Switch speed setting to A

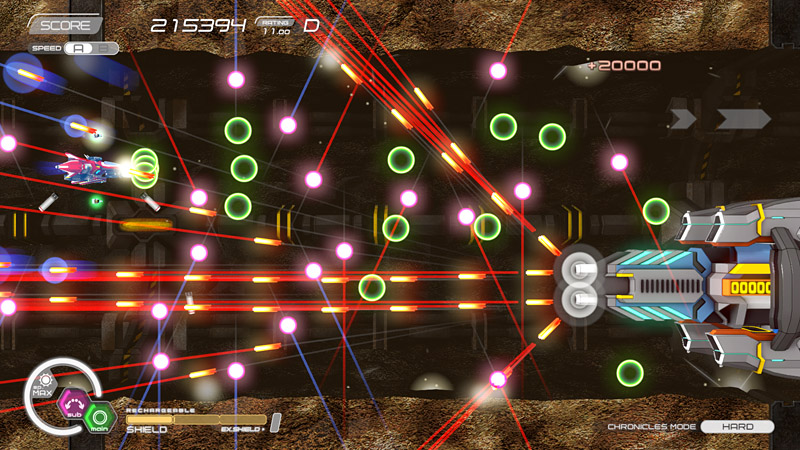point(79,47)
